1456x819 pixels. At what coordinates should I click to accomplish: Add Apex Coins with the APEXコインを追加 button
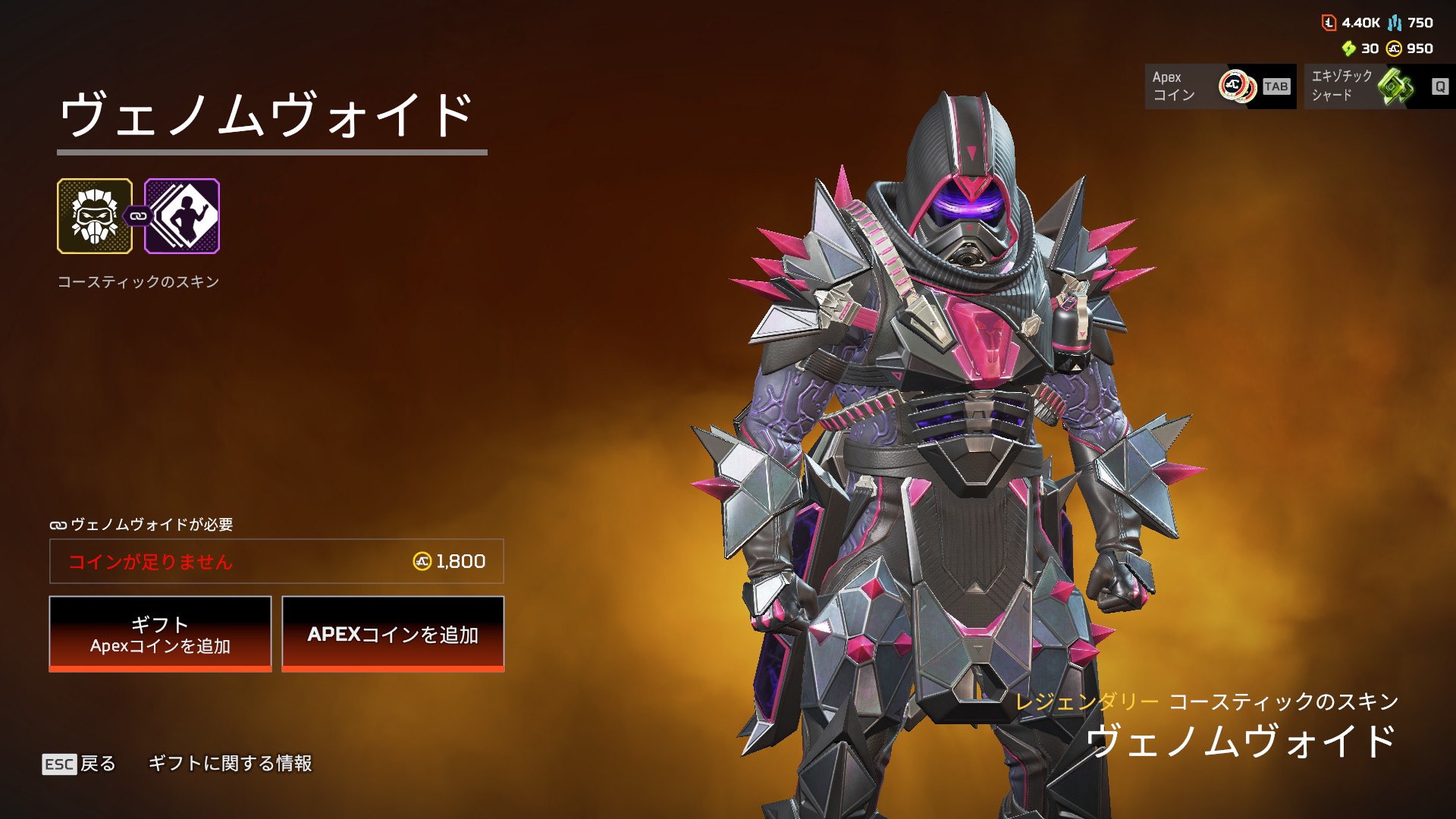point(393,634)
